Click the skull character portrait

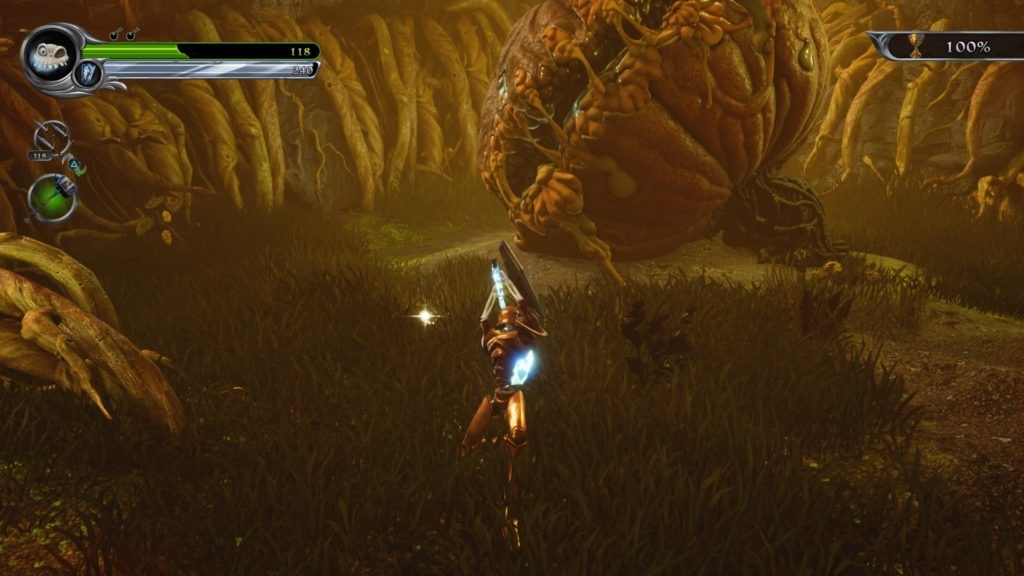tap(47, 54)
